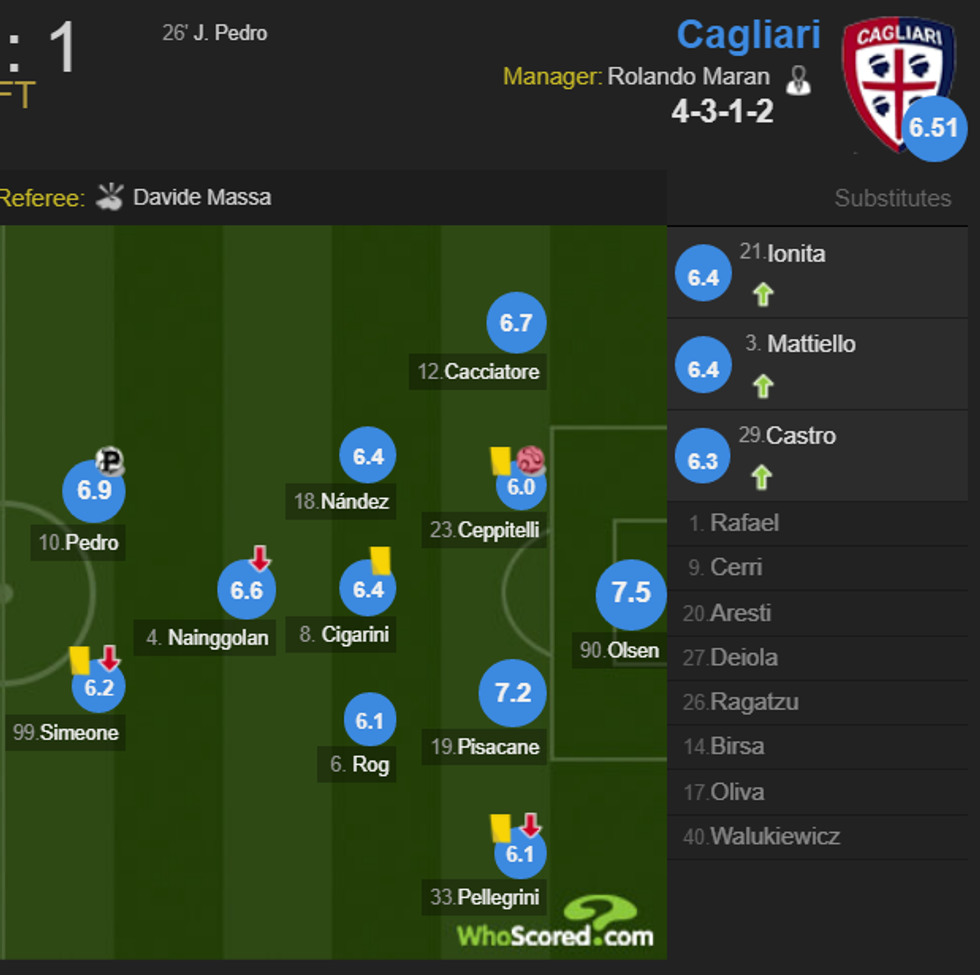
Task: Click Simeone's 6.2 rating bubble
Action: (x=99, y=687)
